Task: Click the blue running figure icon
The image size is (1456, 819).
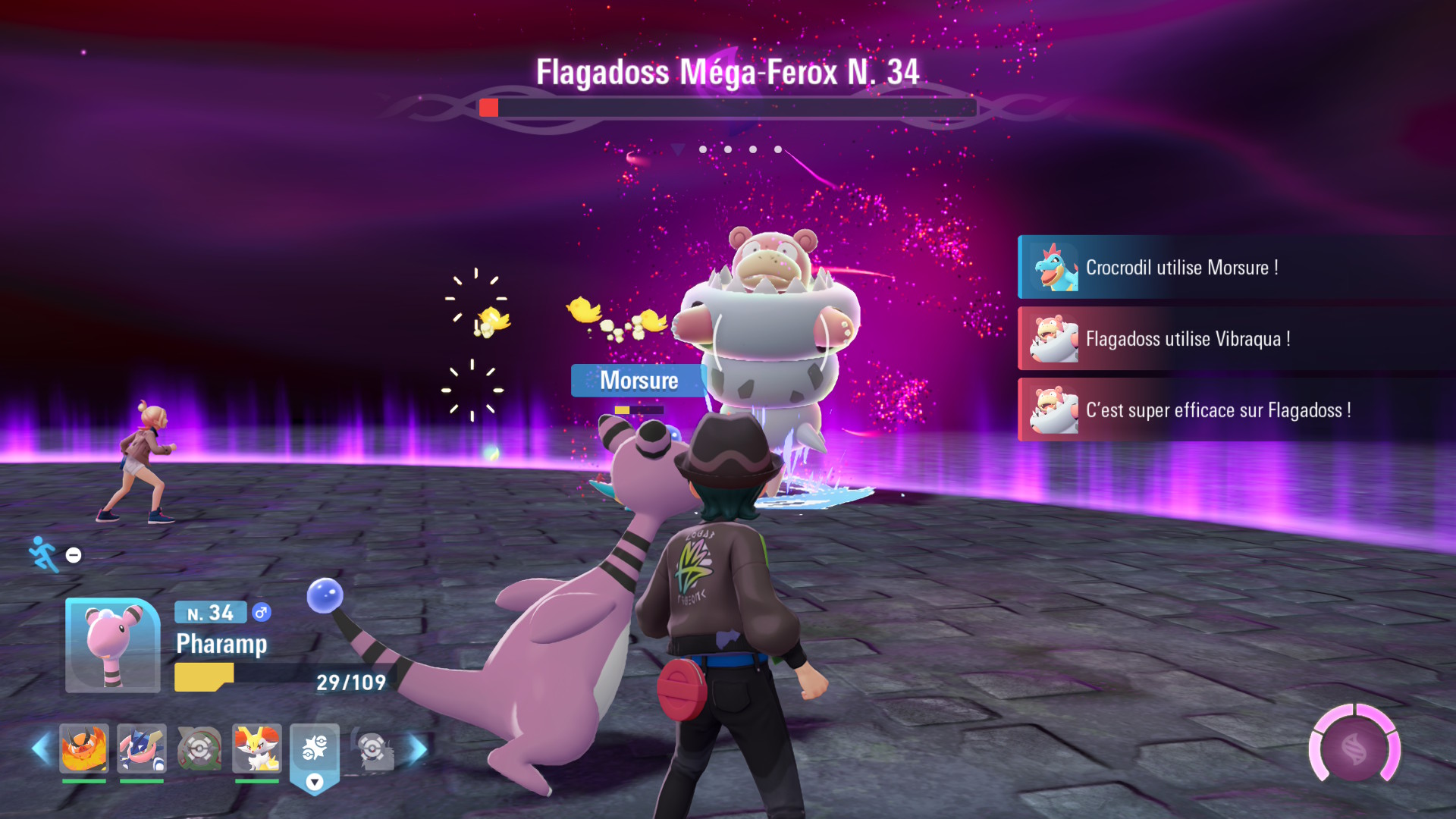Action: tap(43, 554)
